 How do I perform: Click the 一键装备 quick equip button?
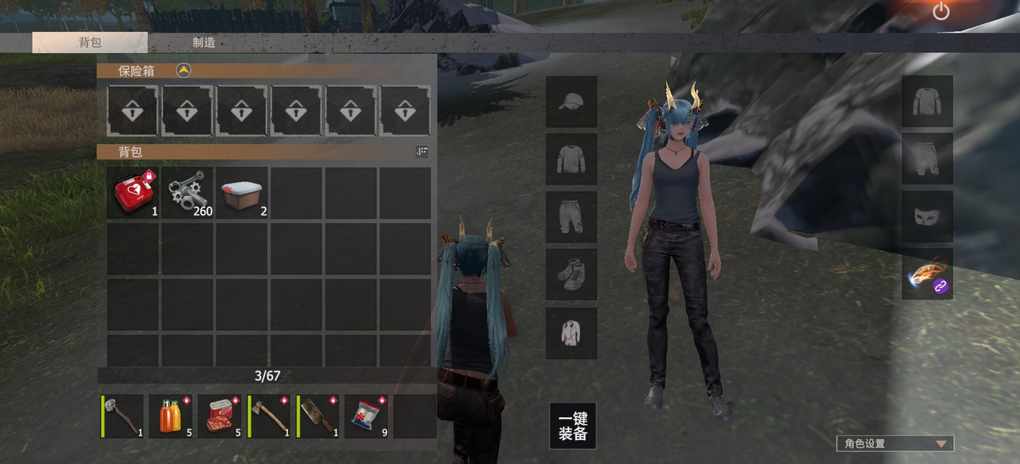point(572,426)
